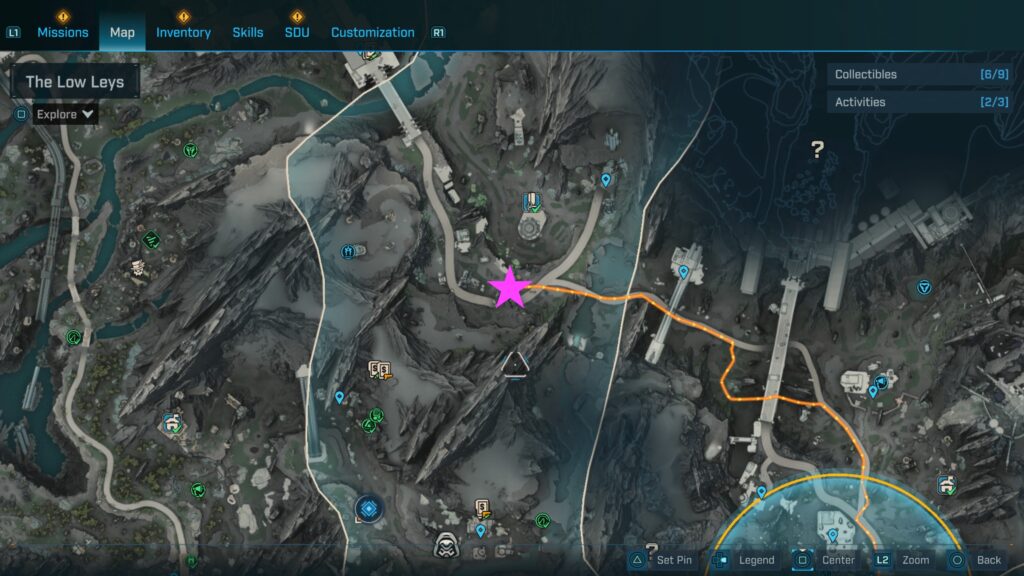Click the blue triangle marker near the docks
1024x576 pixels.
[924, 288]
